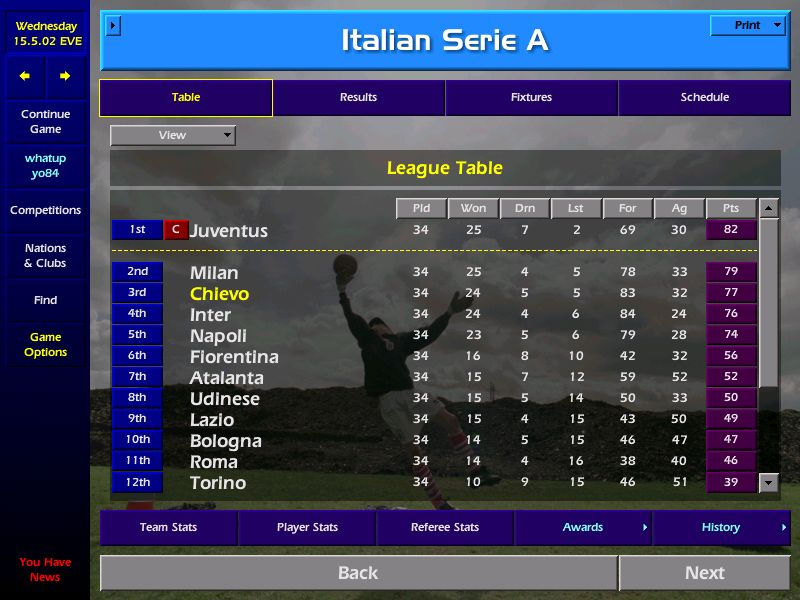Select Juventus in the league table
800x600 pixels.
coord(229,231)
